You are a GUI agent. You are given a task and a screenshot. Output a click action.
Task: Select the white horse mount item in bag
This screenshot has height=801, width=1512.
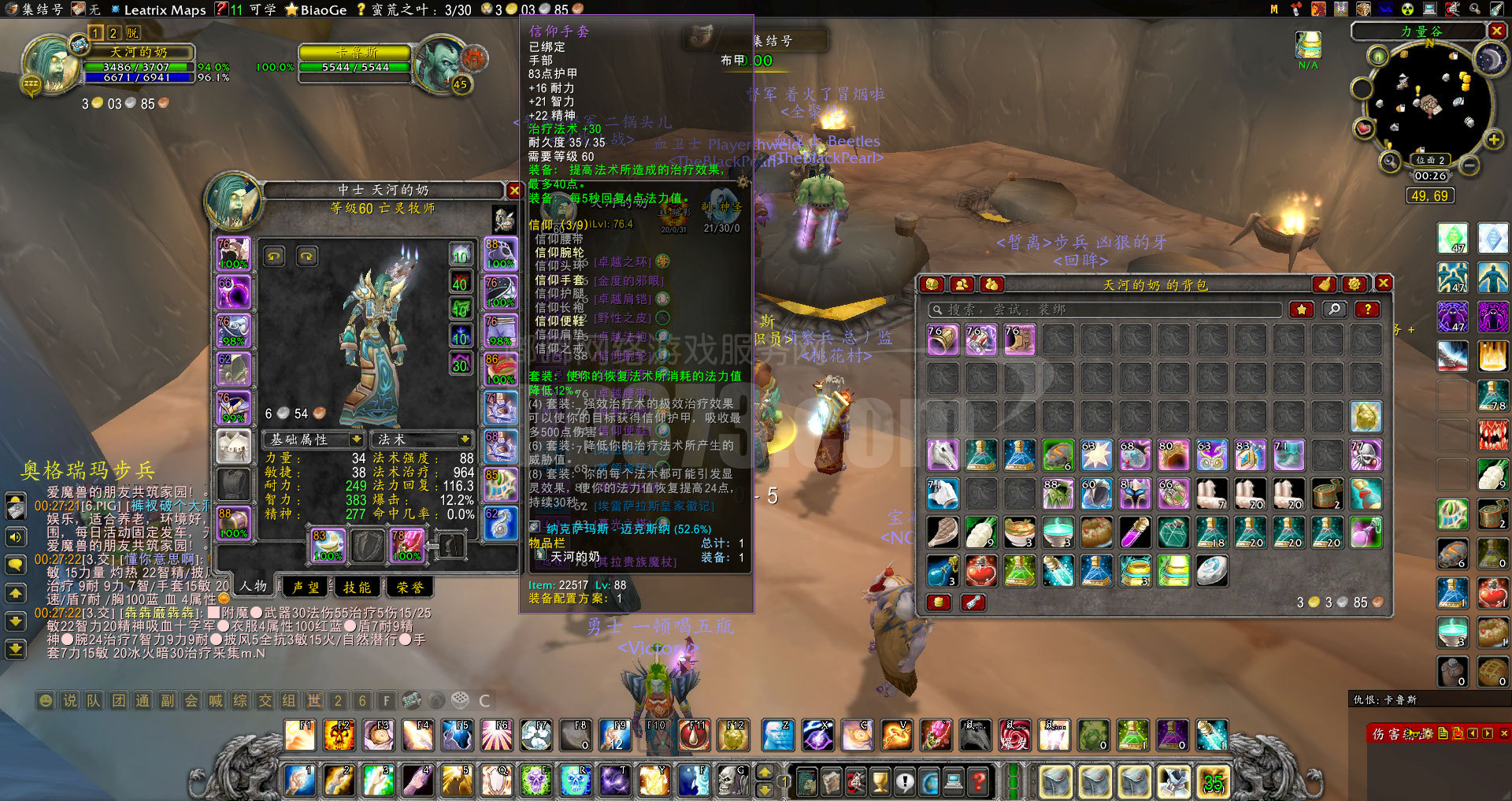(x=942, y=455)
